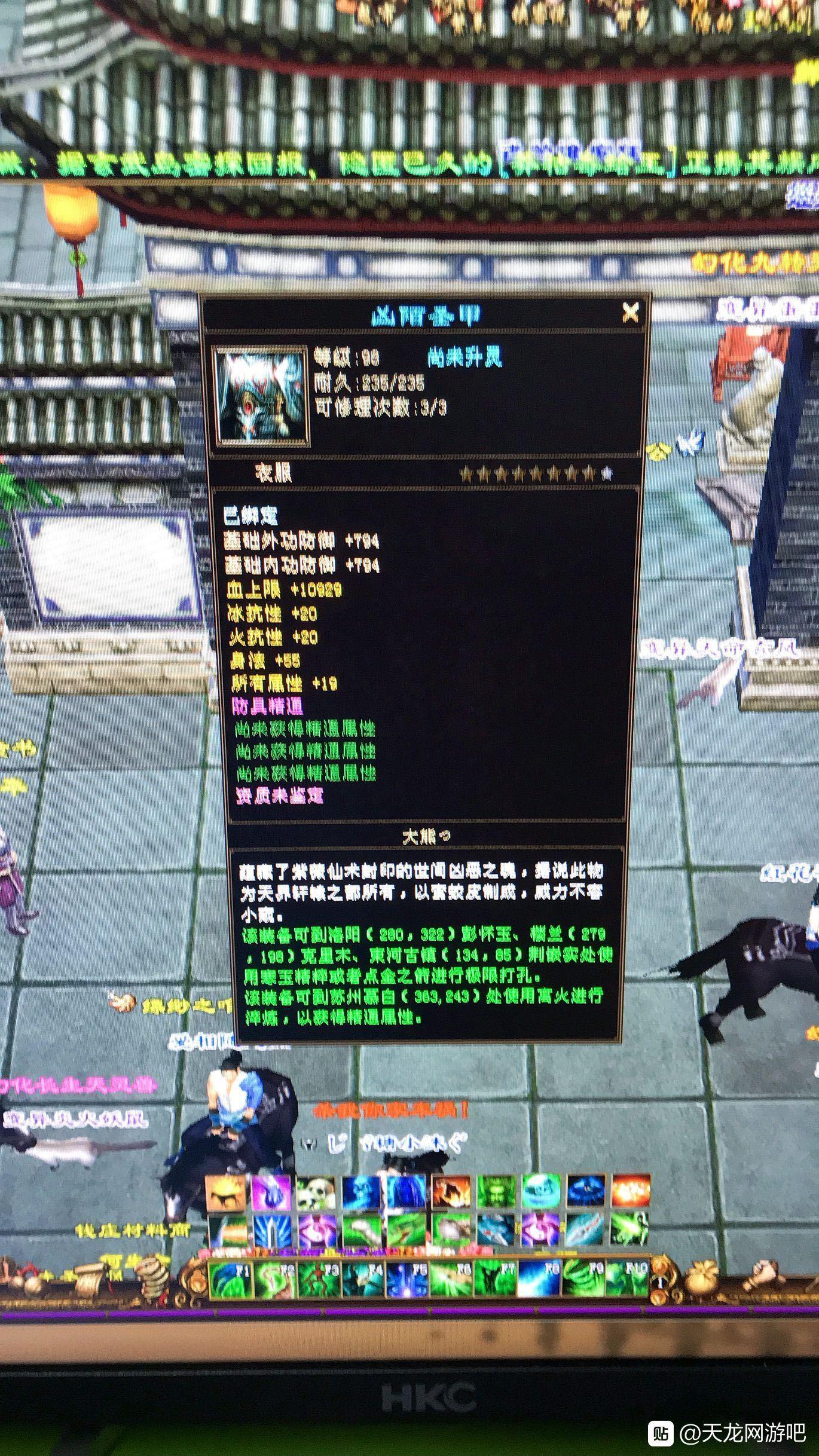The width and height of the screenshot is (819, 1456).
Task: Select the F2 bird skill icon
Action: point(273,1278)
